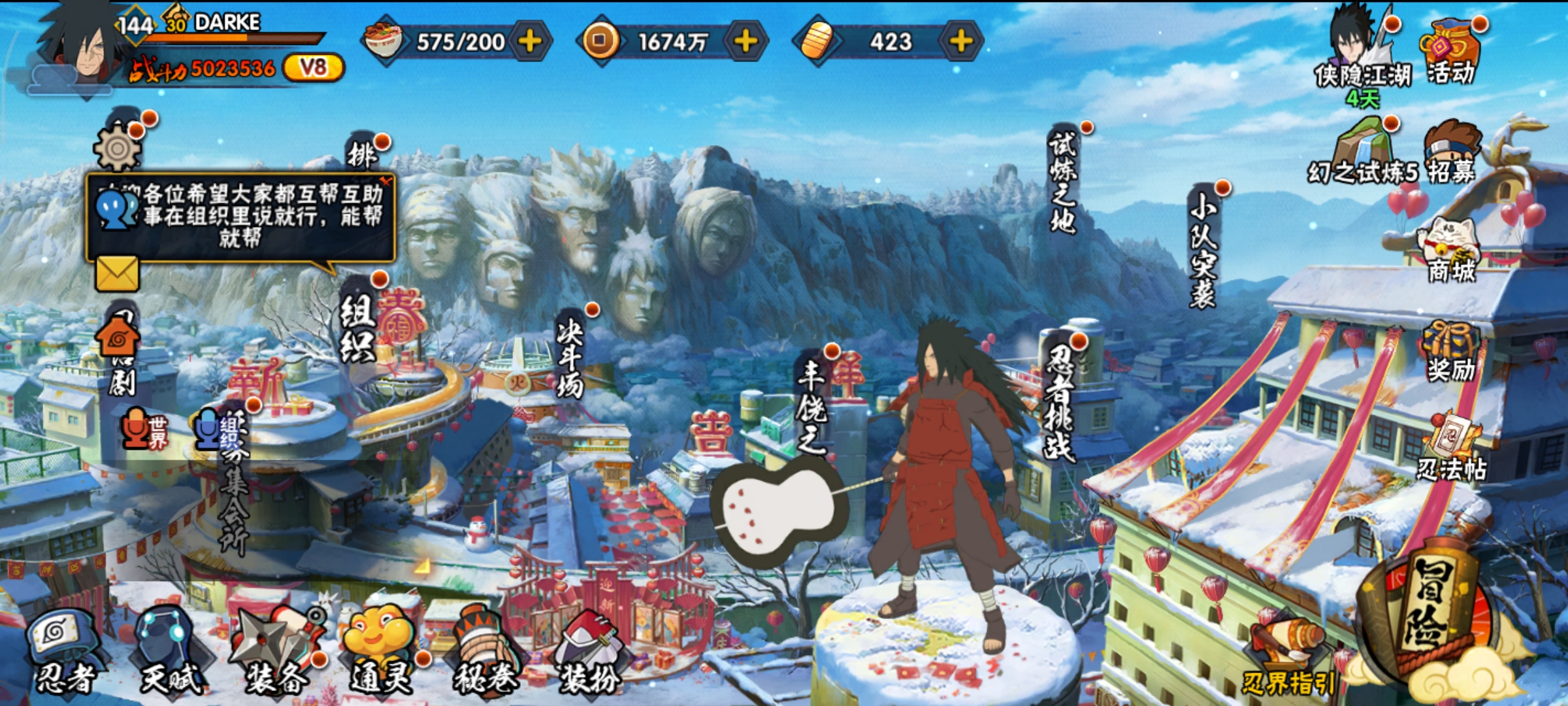The height and width of the screenshot is (706, 1568).
Task: Add more gold ingots with plus button
Action: pos(960,41)
